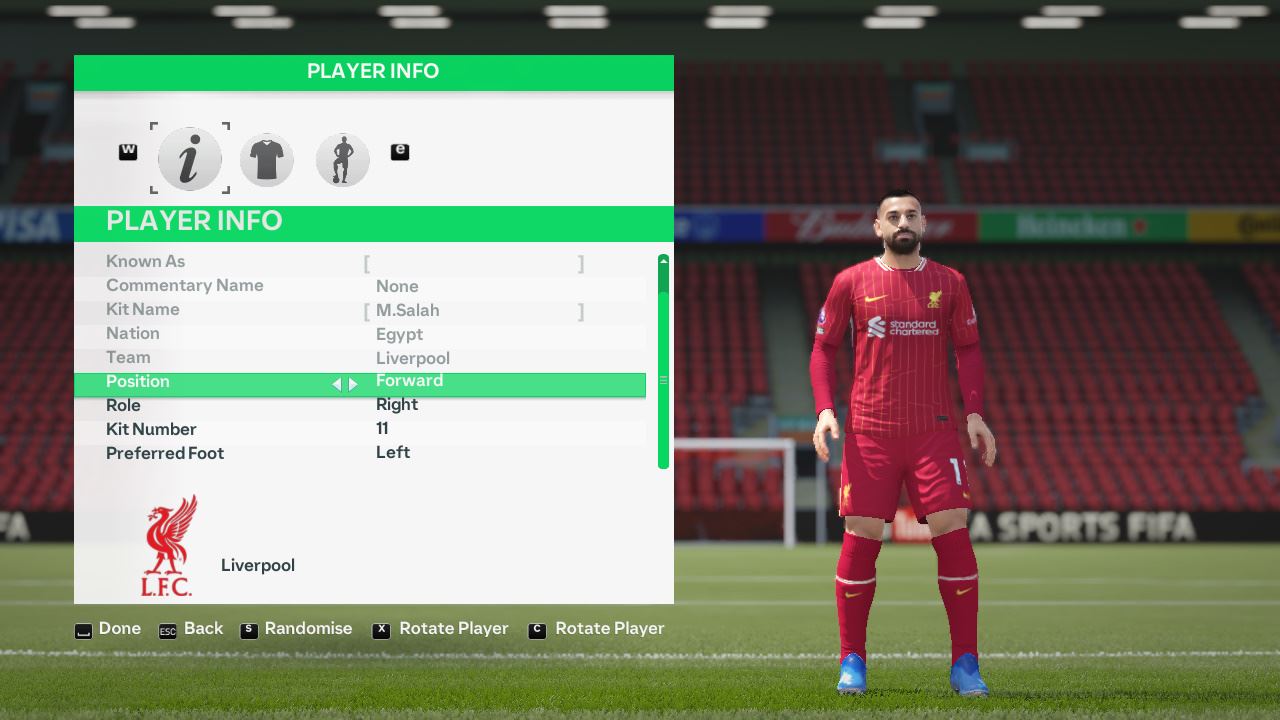The image size is (1280, 720).
Task: Edit the Kit Name field
Action: coord(474,311)
